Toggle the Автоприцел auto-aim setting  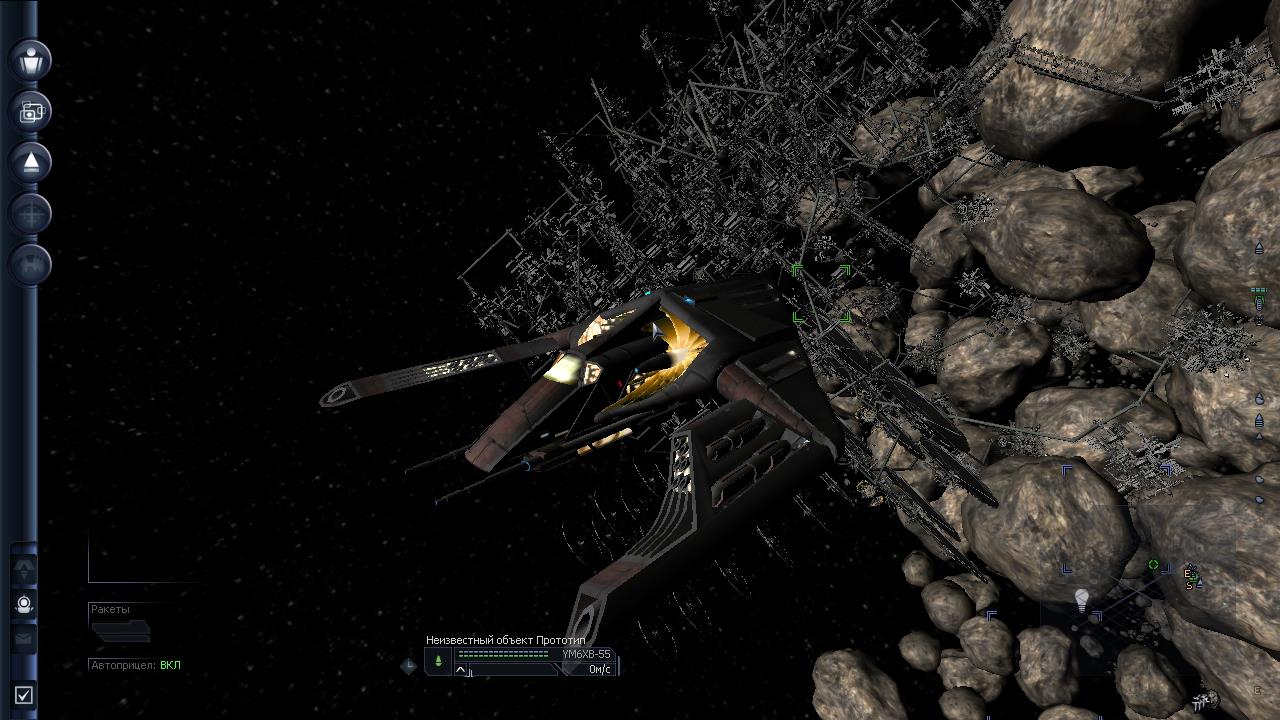[135, 665]
